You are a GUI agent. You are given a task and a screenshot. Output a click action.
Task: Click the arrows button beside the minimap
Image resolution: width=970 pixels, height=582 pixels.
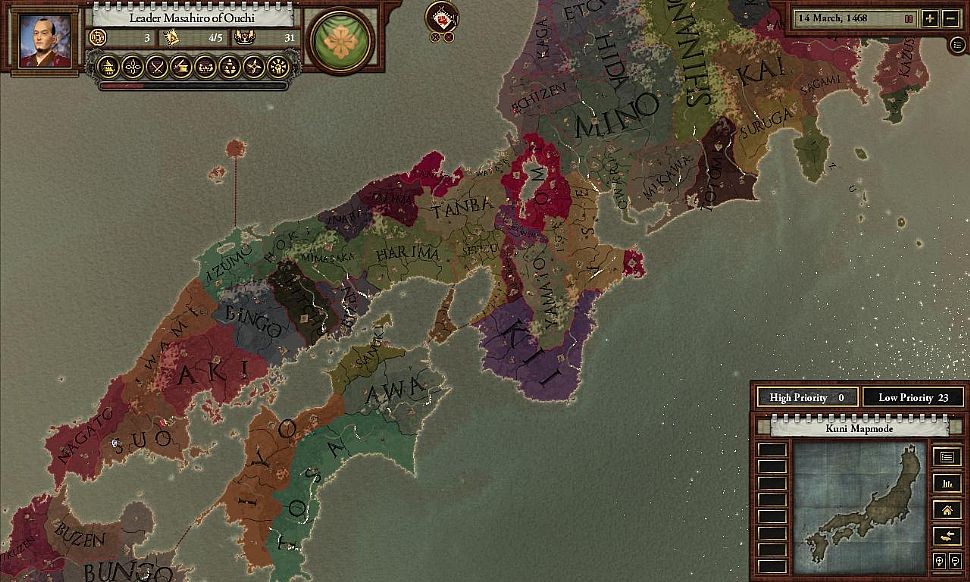[945, 536]
